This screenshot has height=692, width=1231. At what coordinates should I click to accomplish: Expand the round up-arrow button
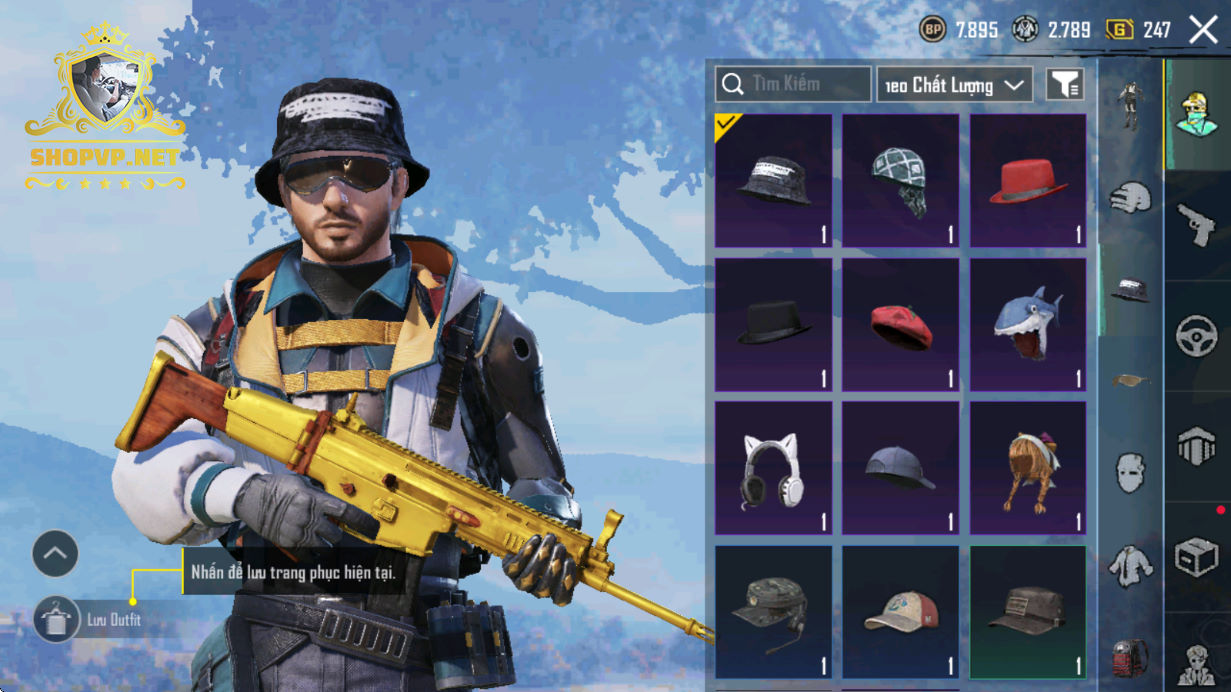pyautogui.click(x=55, y=553)
